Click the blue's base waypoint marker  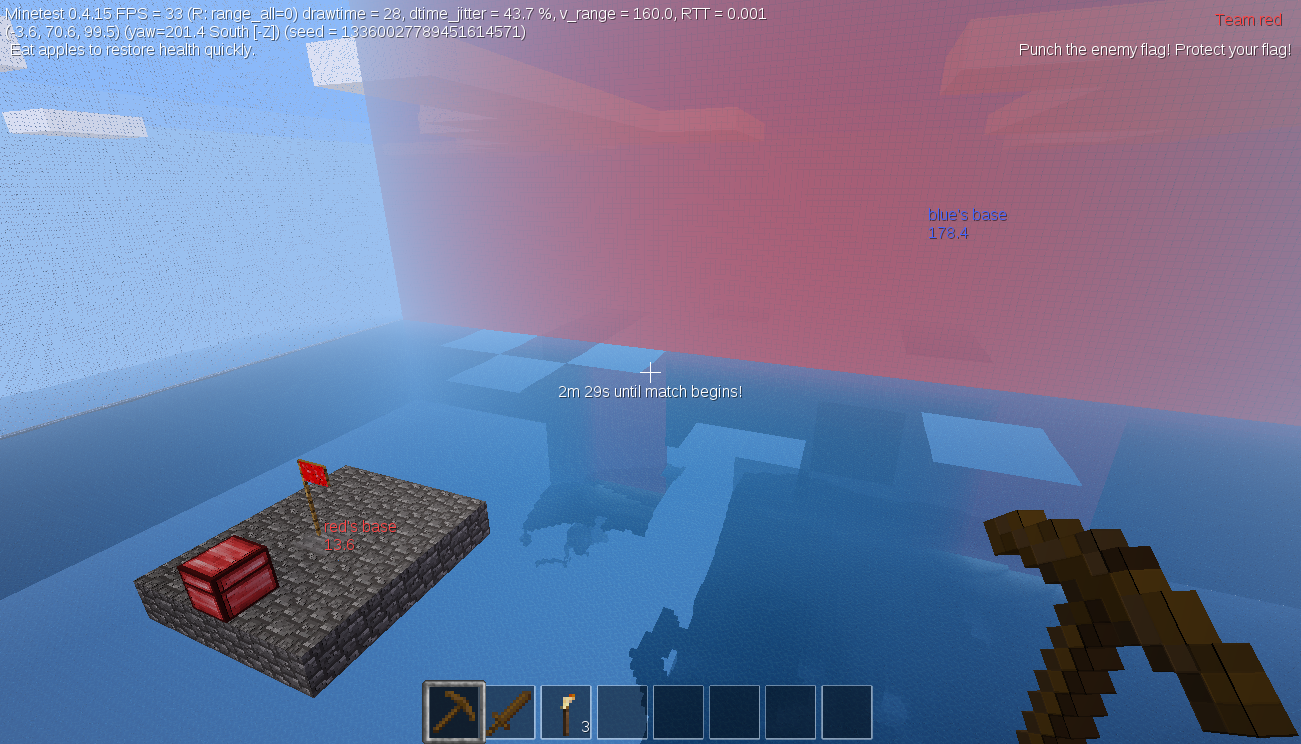[x=967, y=214]
